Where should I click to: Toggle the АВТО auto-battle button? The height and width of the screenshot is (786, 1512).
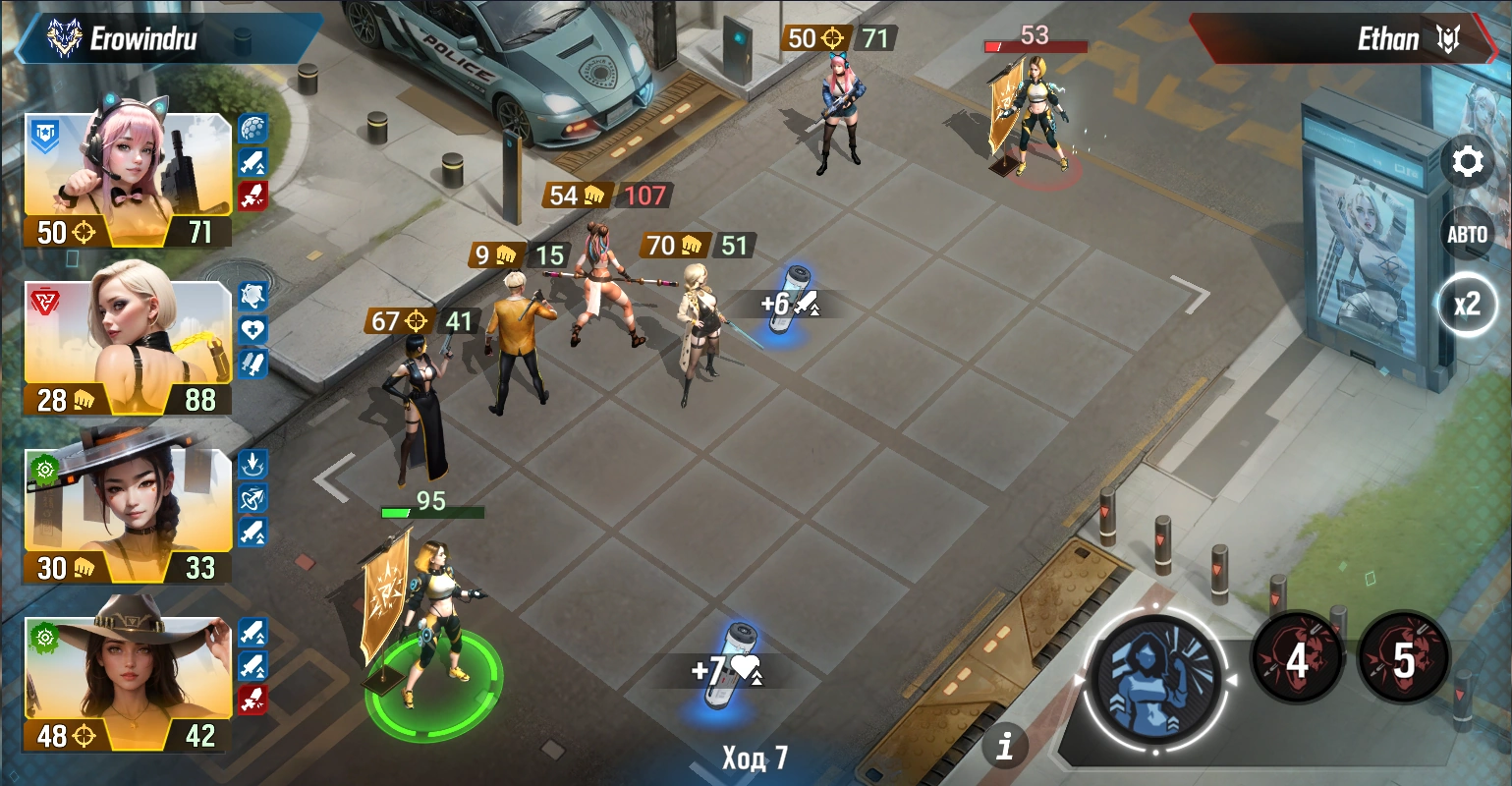(x=1467, y=234)
